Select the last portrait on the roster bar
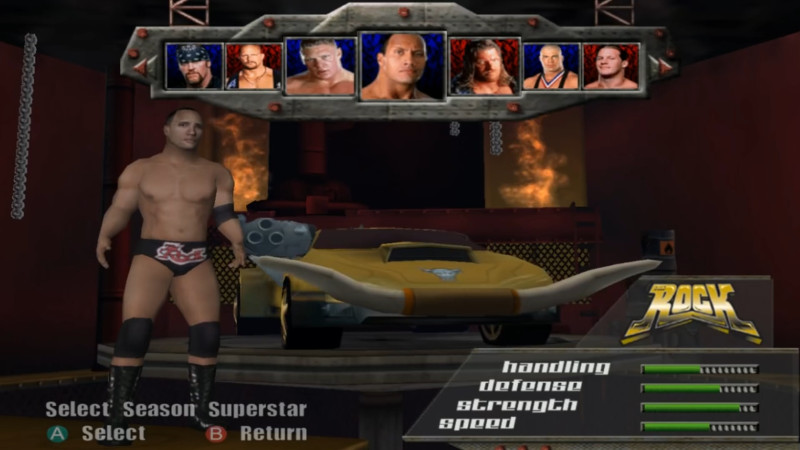The image size is (800, 450). 610,66
